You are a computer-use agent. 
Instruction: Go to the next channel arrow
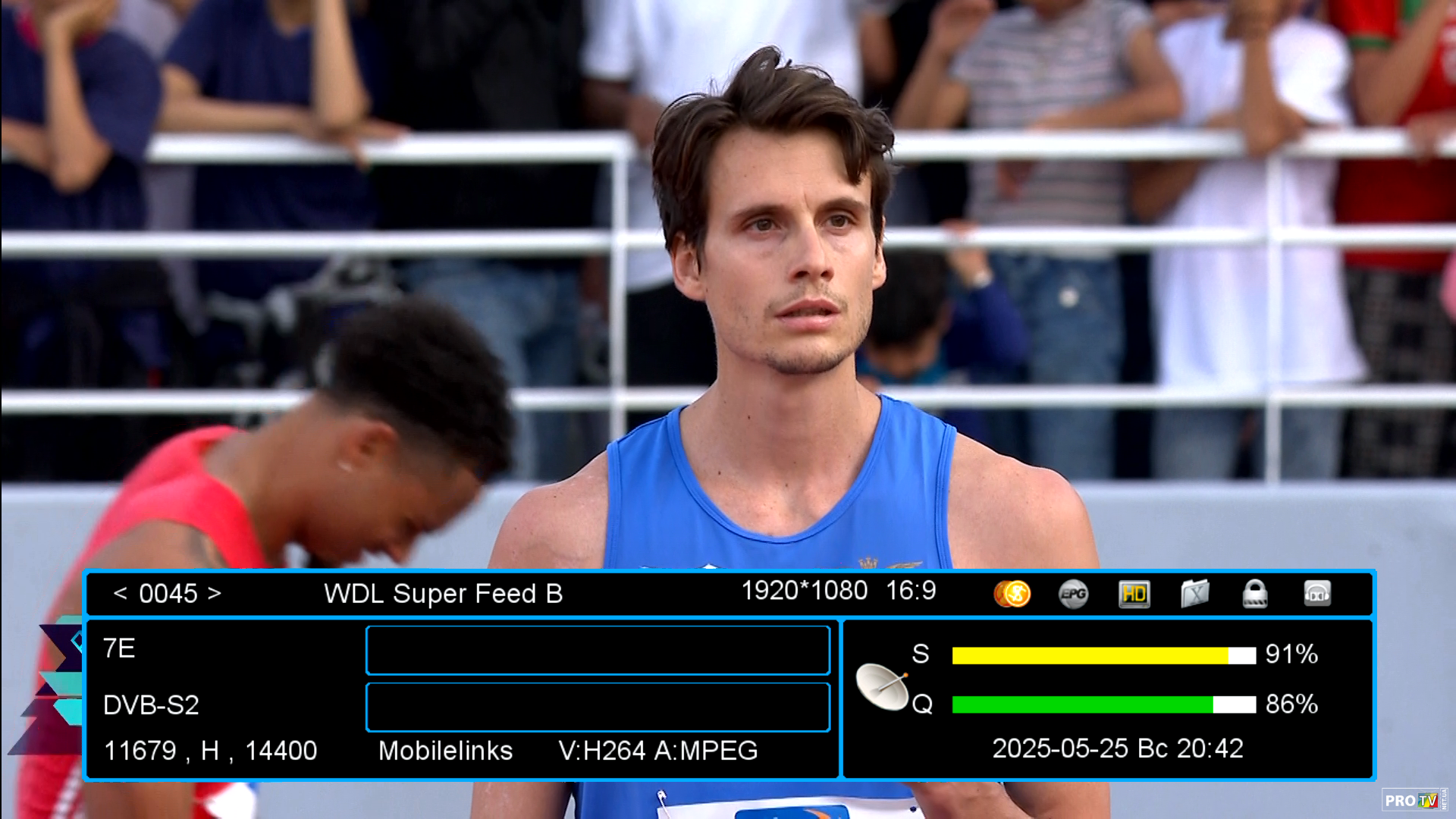215,593
